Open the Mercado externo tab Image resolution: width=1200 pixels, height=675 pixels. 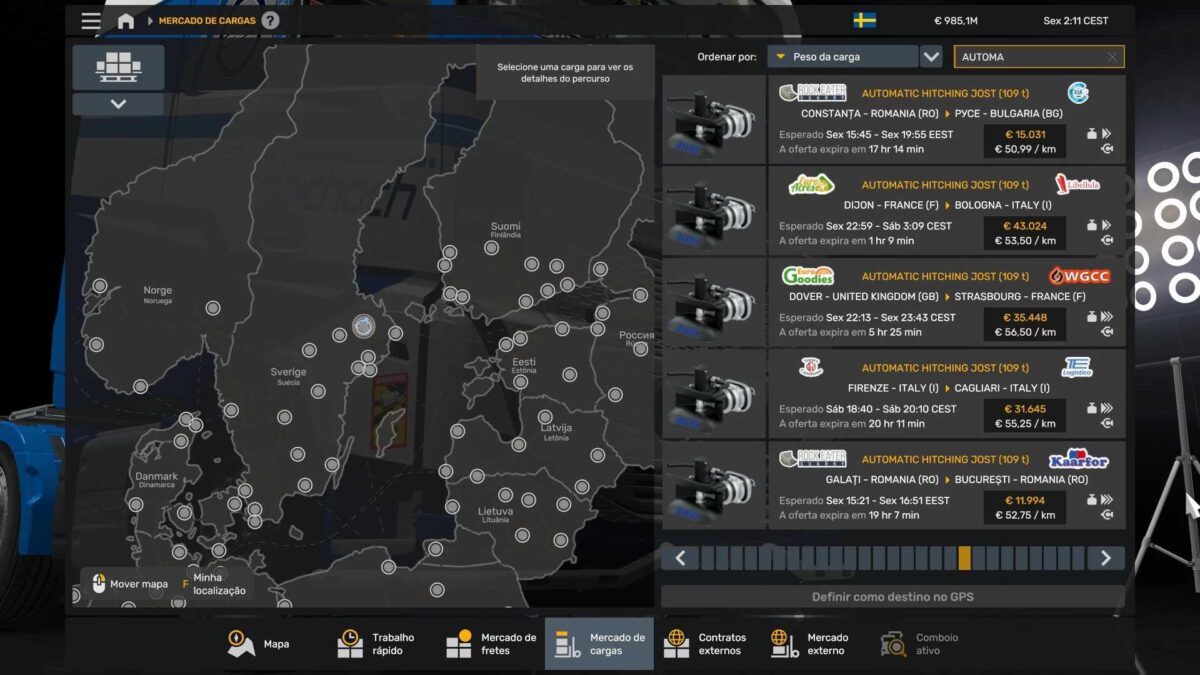(810, 644)
